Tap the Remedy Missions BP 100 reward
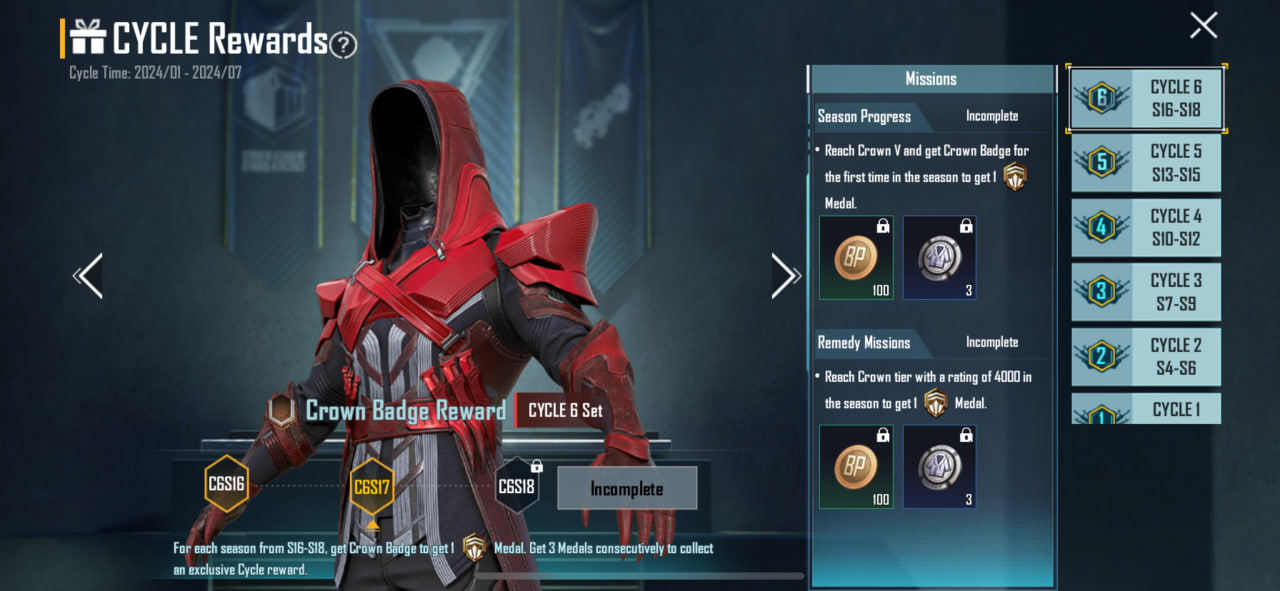Image resolution: width=1280 pixels, height=591 pixels. (855, 467)
